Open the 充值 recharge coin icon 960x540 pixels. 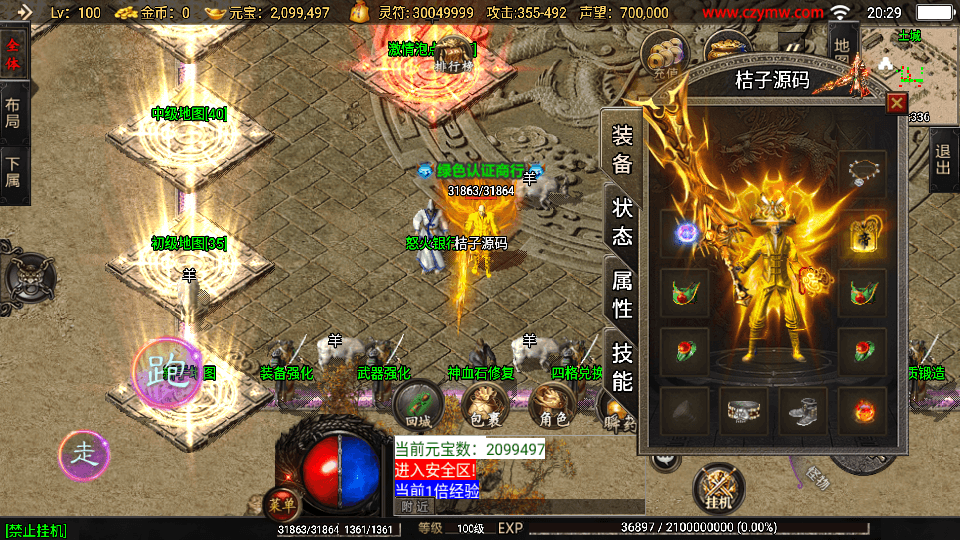[664, 50]
